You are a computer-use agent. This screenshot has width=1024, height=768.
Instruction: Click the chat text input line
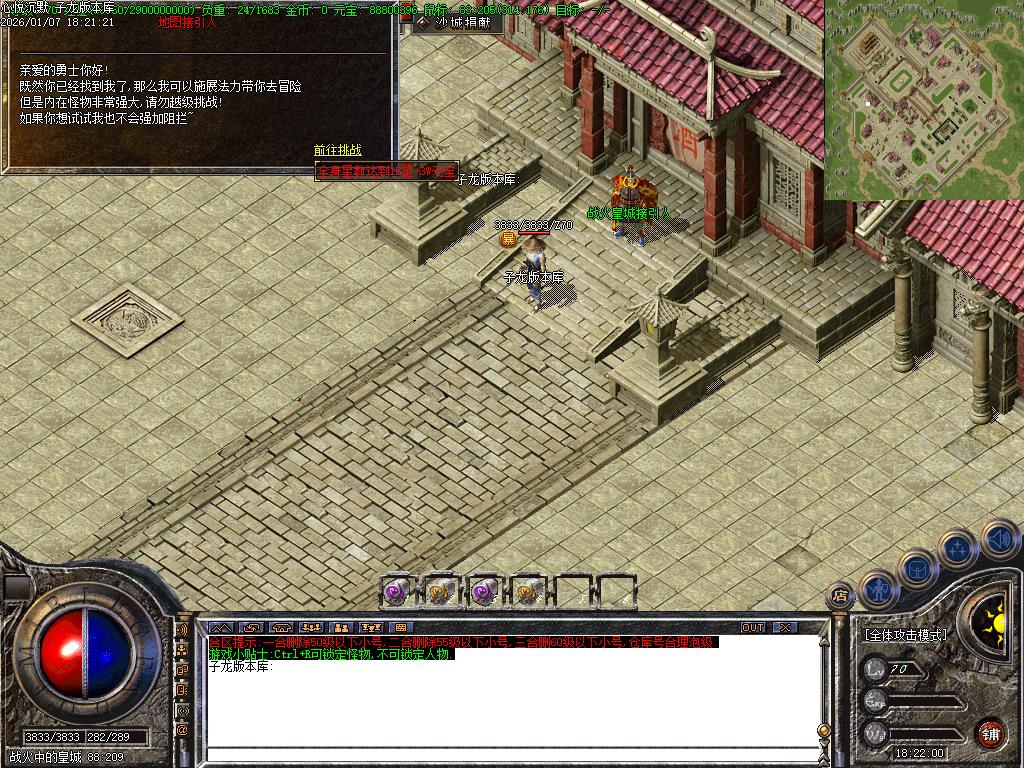[510, 753]
